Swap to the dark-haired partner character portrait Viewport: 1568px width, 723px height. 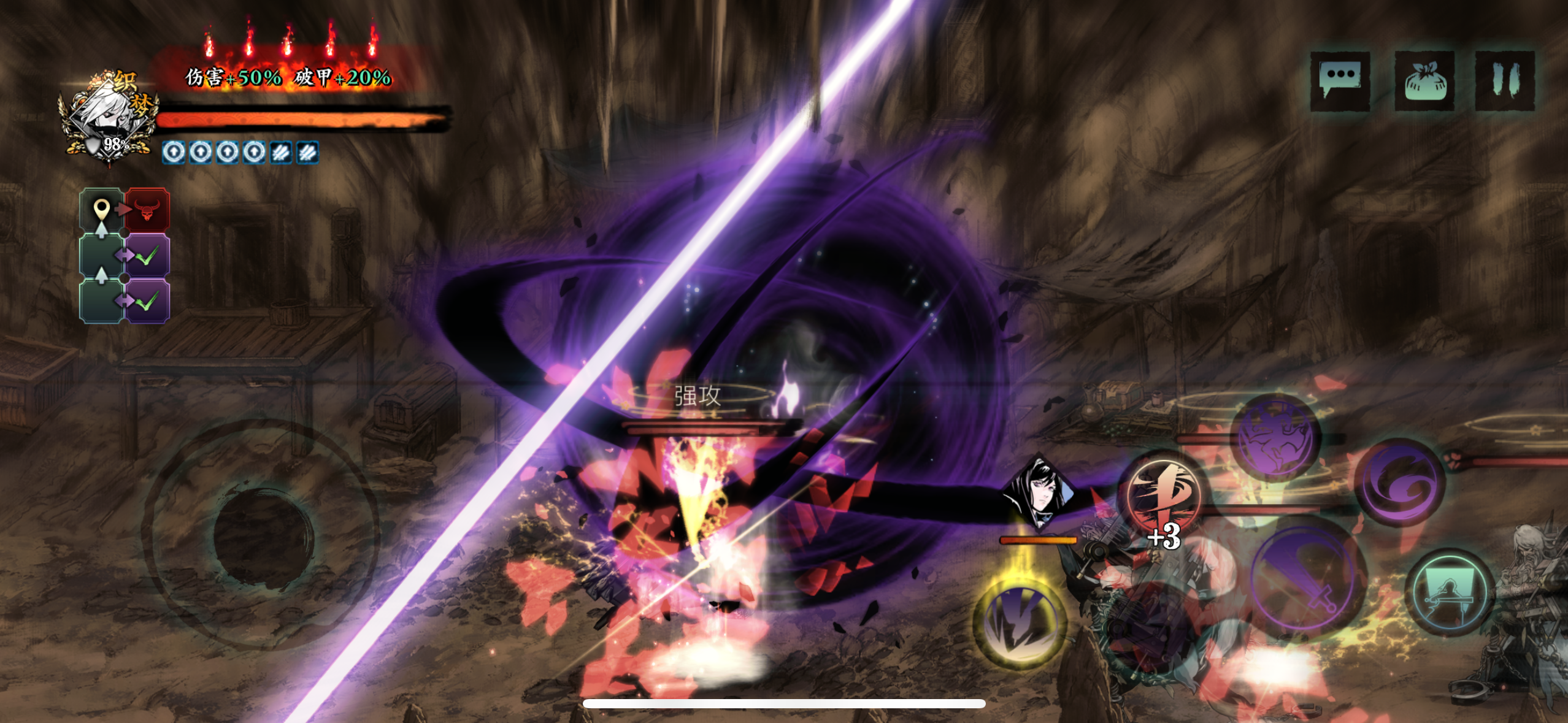pyautogui.click(x=1038, y=492)
